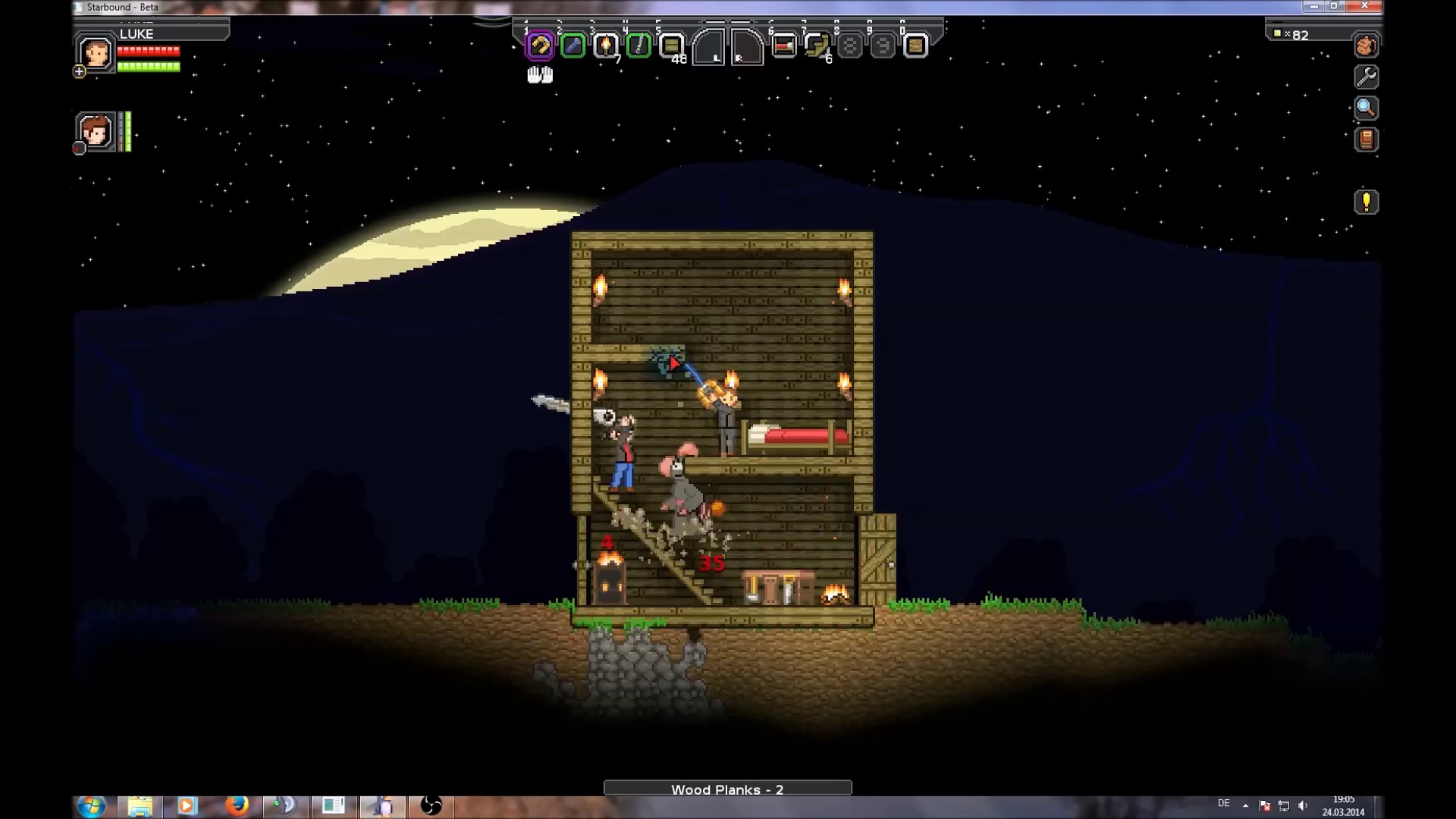Open the codex book
Image resolution: width=1456 pixels, height=819 pixels.
[x=1366, y=140]
